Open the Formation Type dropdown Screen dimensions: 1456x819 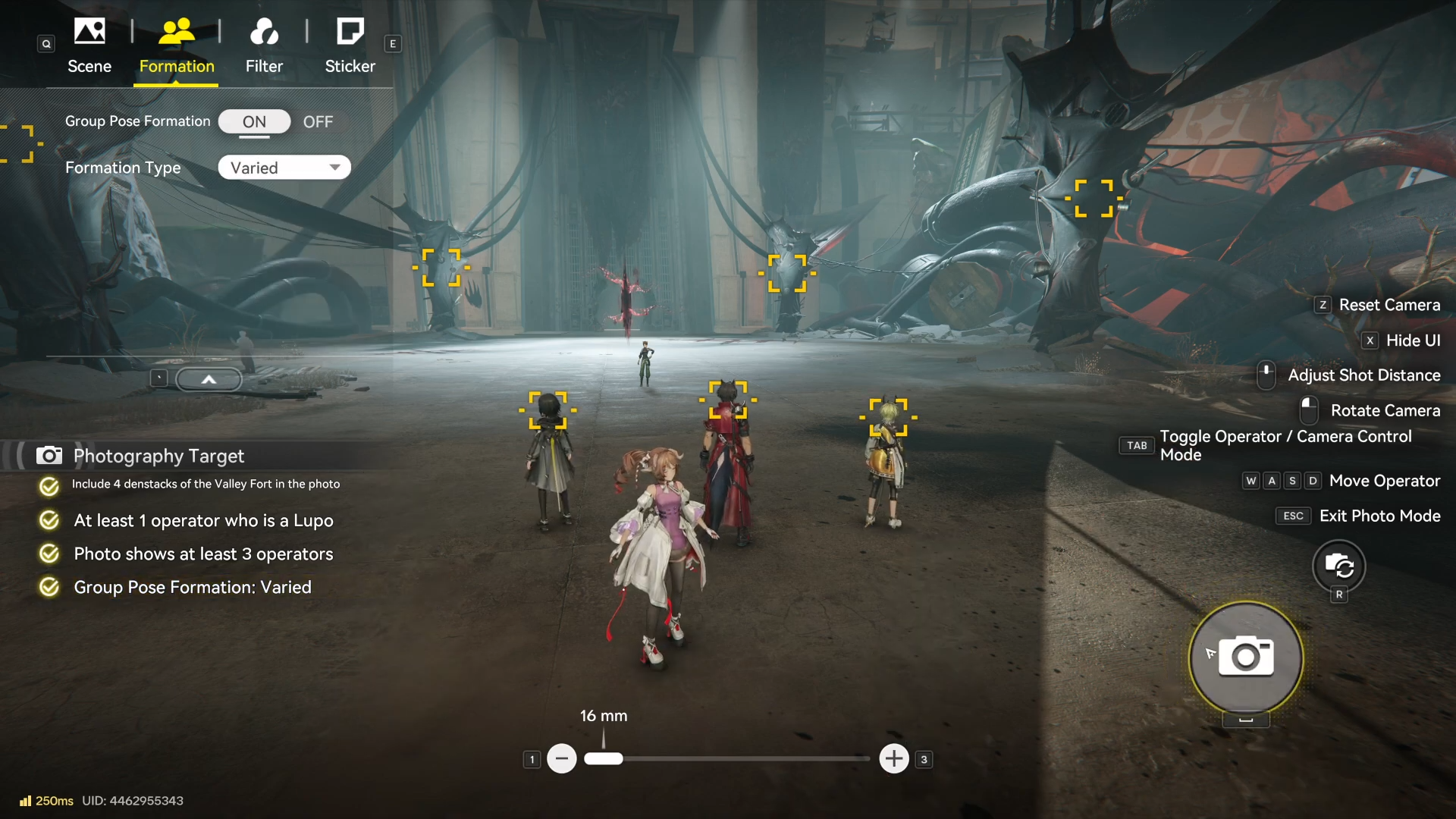(x=284, y=168)
